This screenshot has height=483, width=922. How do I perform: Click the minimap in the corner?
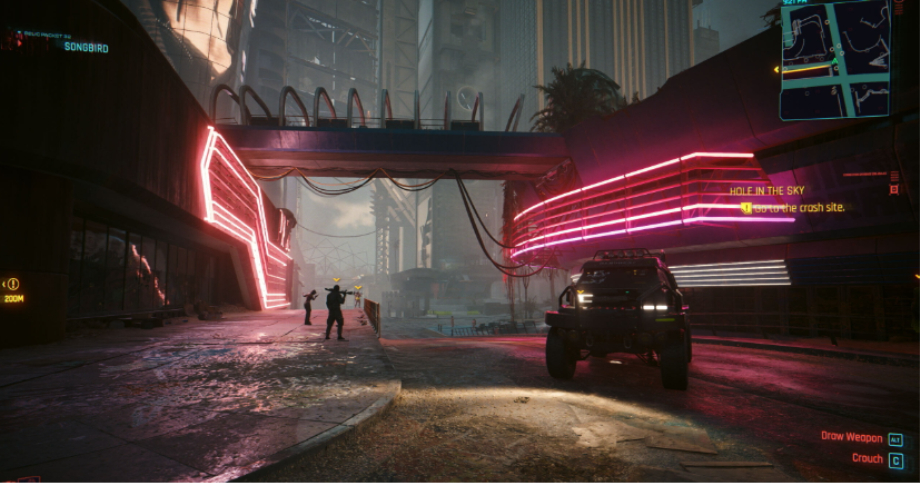(835, 60)
